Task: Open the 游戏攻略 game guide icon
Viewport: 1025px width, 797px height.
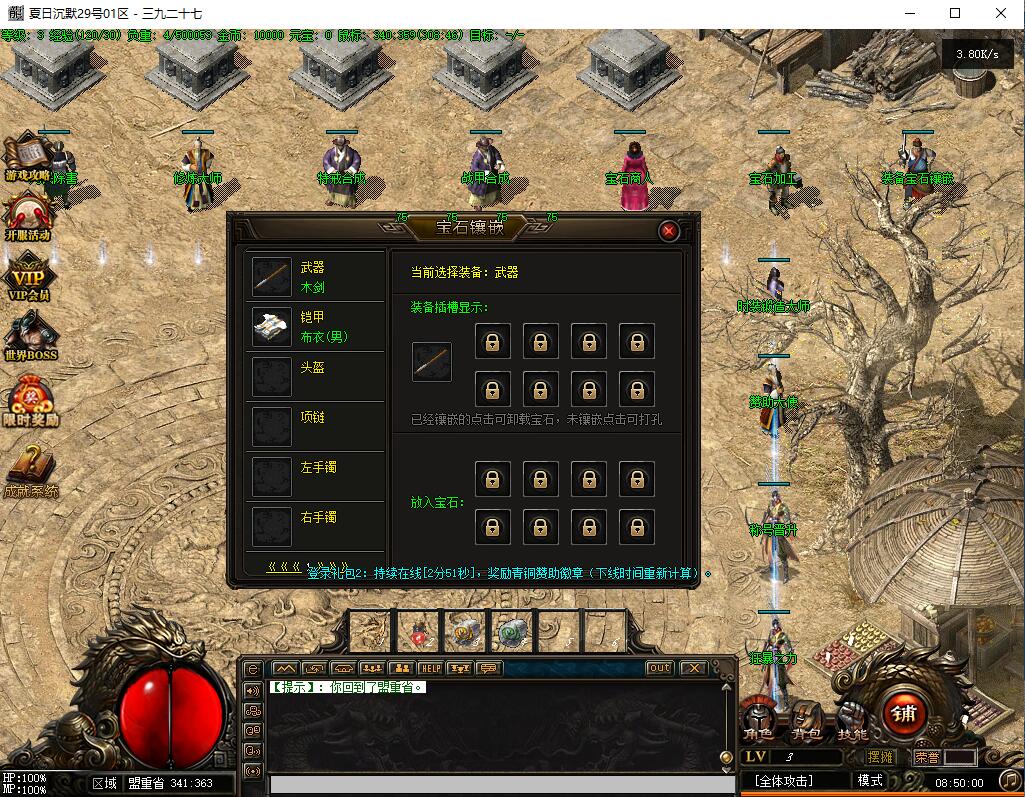Action: tap(27, 157)
